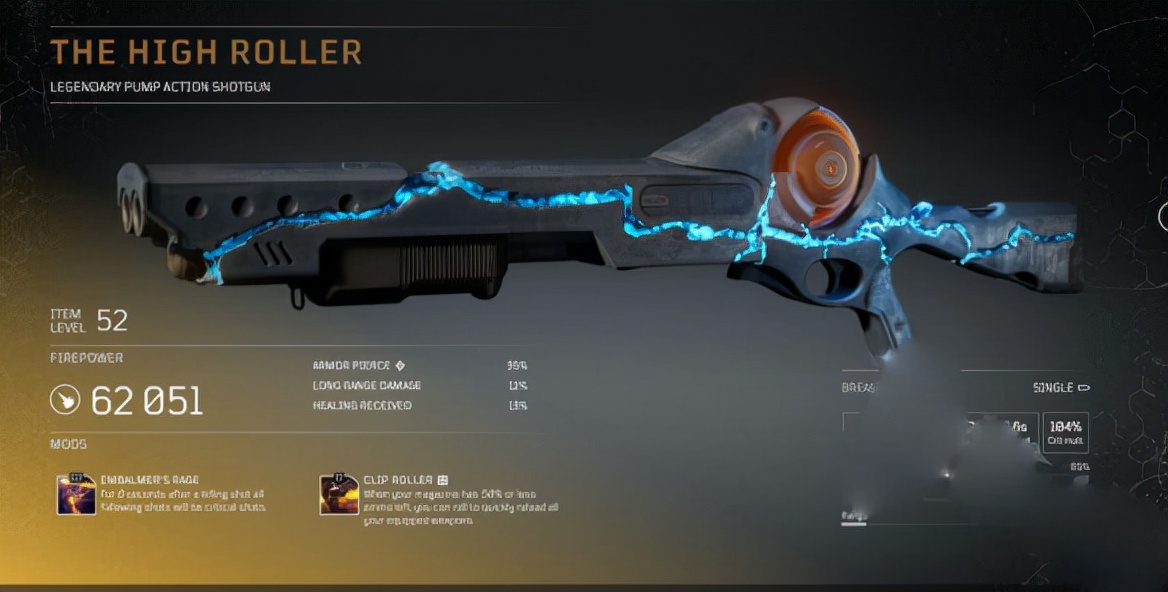Select the Clip Roller mod icon
1168x592 pixels.
pos(339,494)
